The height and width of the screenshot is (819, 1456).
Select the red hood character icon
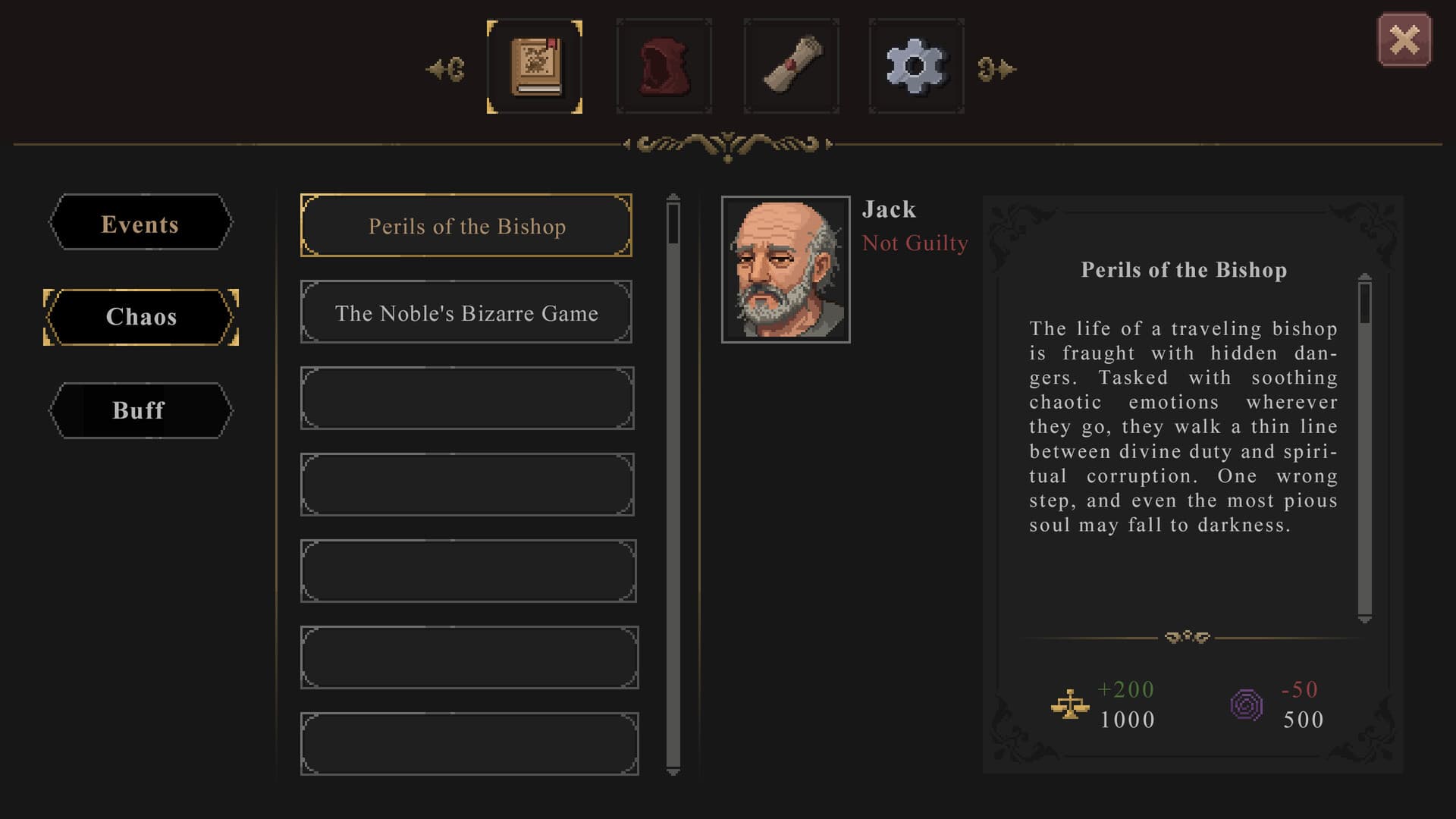tap(664, 67)
